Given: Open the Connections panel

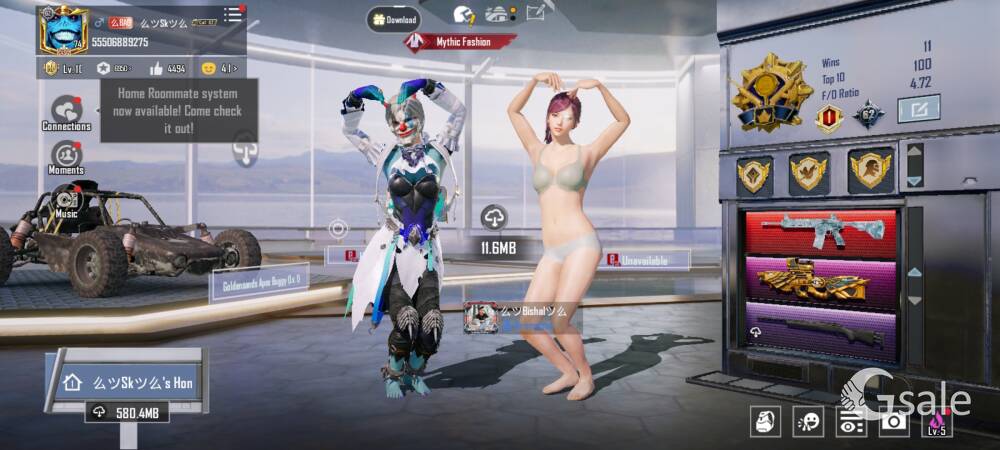Looking at the screenshot, I should pos(66,113).
